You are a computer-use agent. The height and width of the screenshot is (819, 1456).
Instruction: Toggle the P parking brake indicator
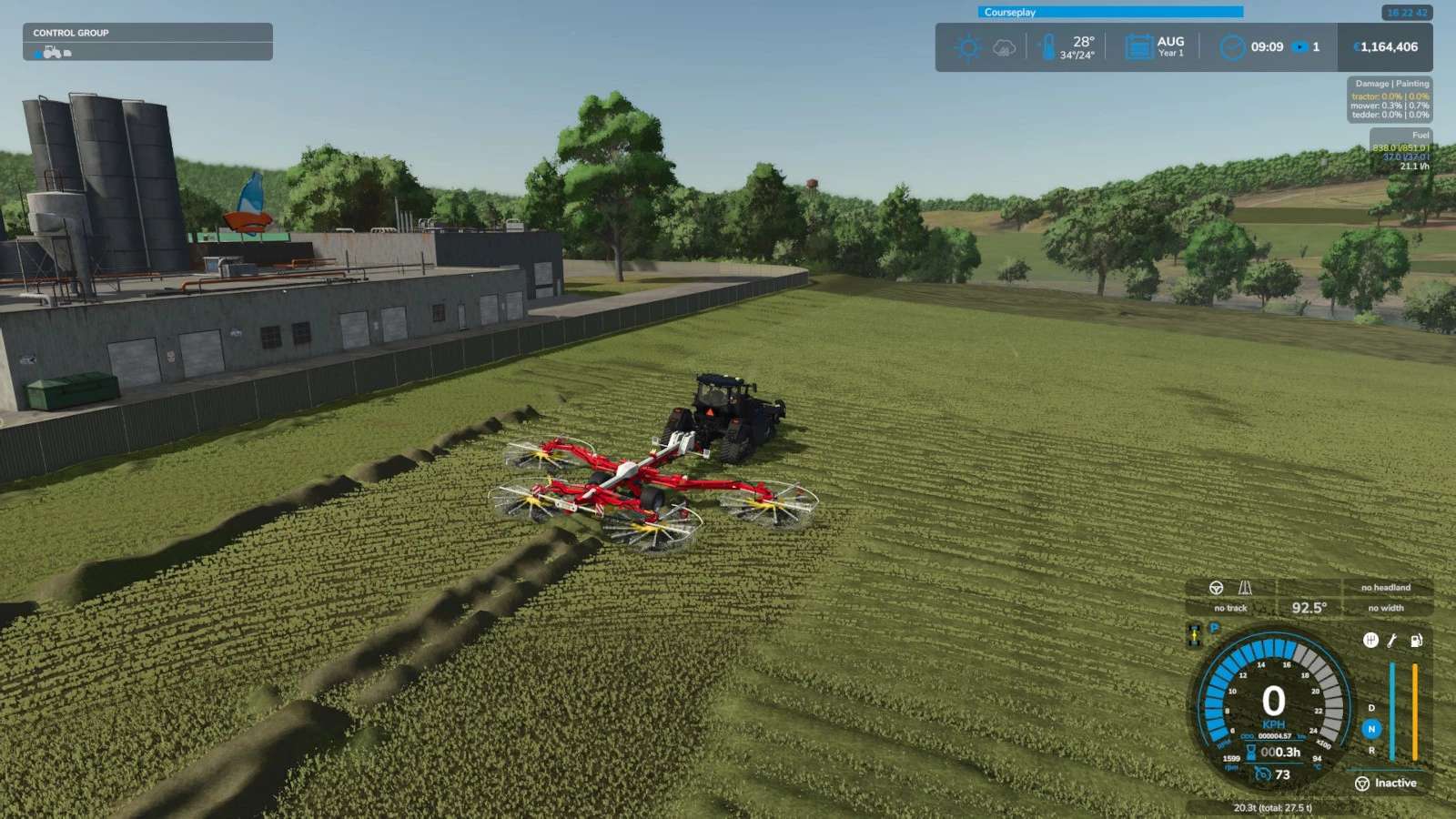pyautogui.click(x=1214, y=626)
